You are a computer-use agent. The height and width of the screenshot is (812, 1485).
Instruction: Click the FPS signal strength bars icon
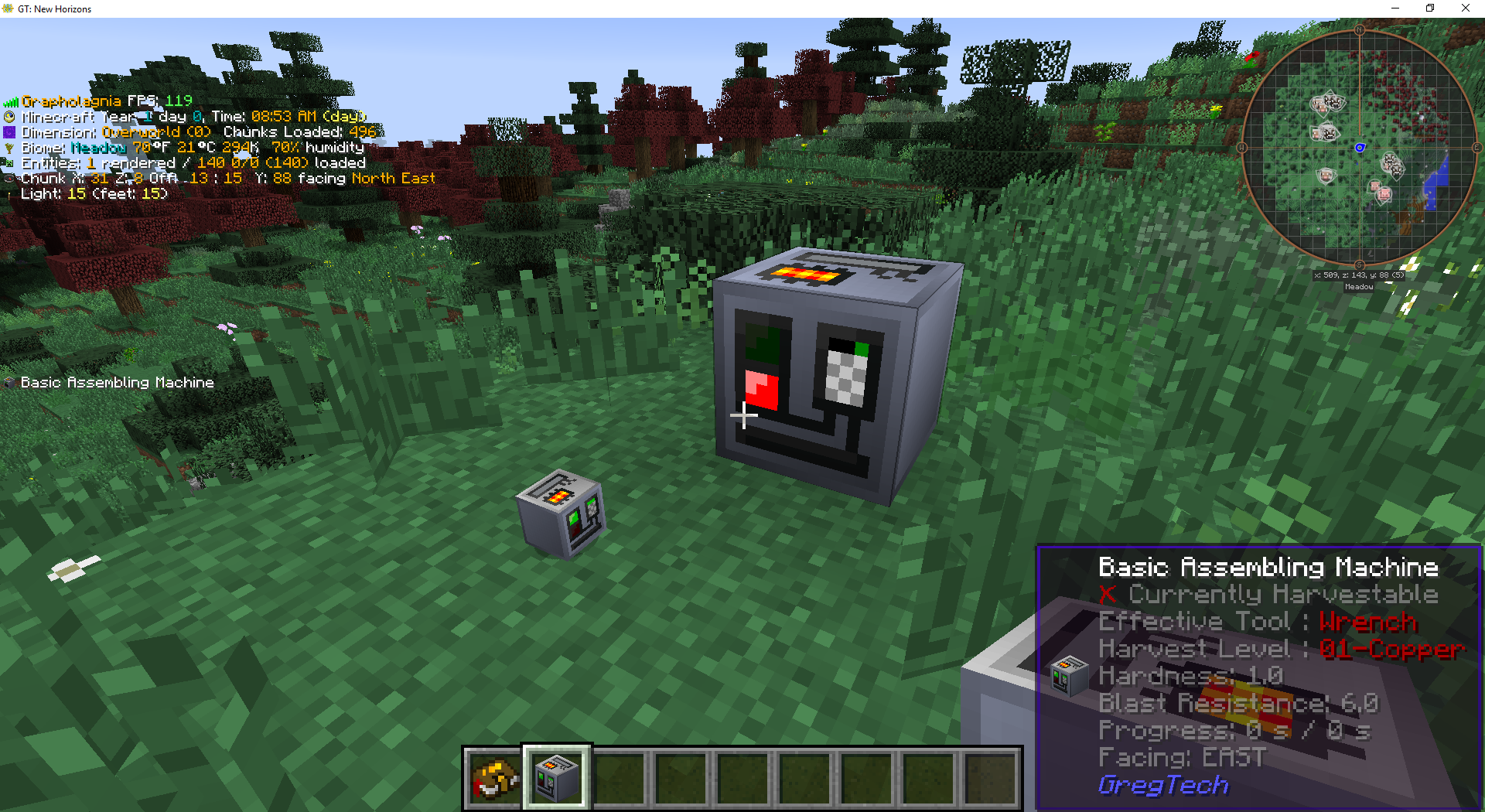12,101
